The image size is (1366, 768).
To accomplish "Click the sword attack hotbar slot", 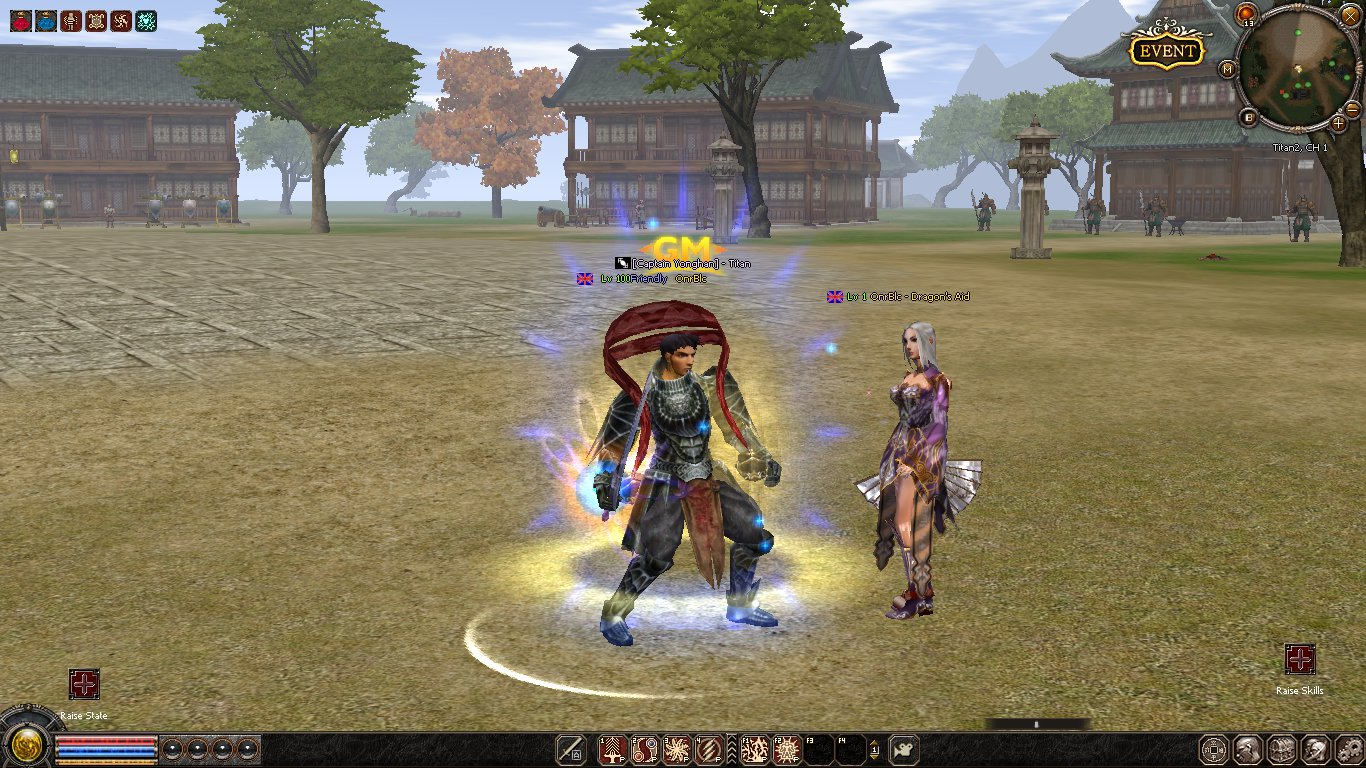I will [x=571, y=749].
